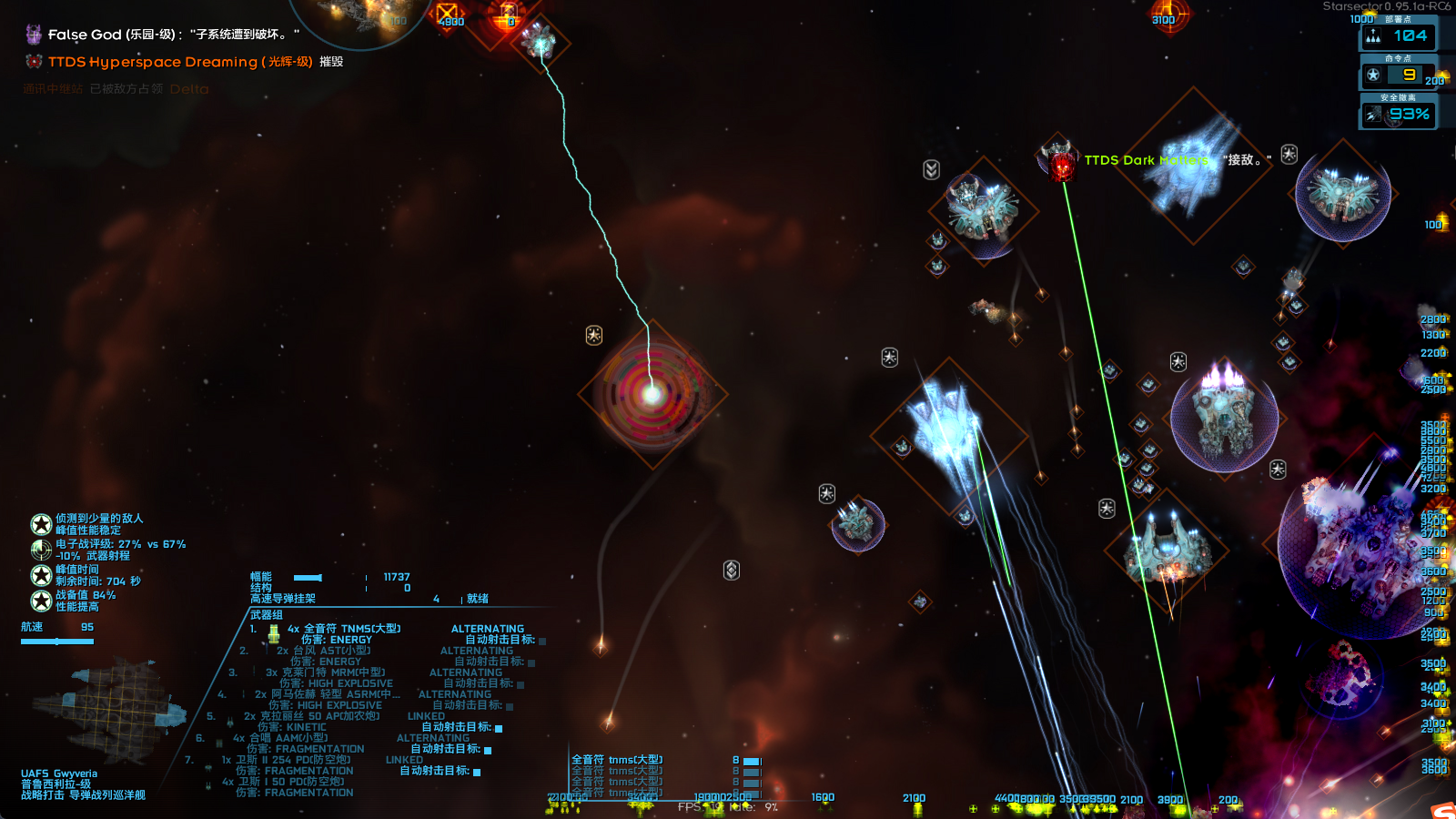
Task: Click the 电子战评级 radar status icon
Action: [41, 550]
